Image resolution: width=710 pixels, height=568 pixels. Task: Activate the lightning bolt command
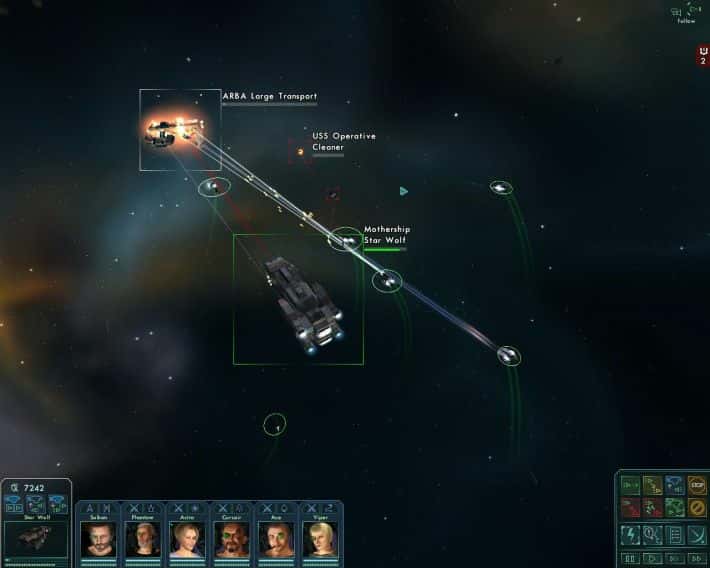pos(630,534)
